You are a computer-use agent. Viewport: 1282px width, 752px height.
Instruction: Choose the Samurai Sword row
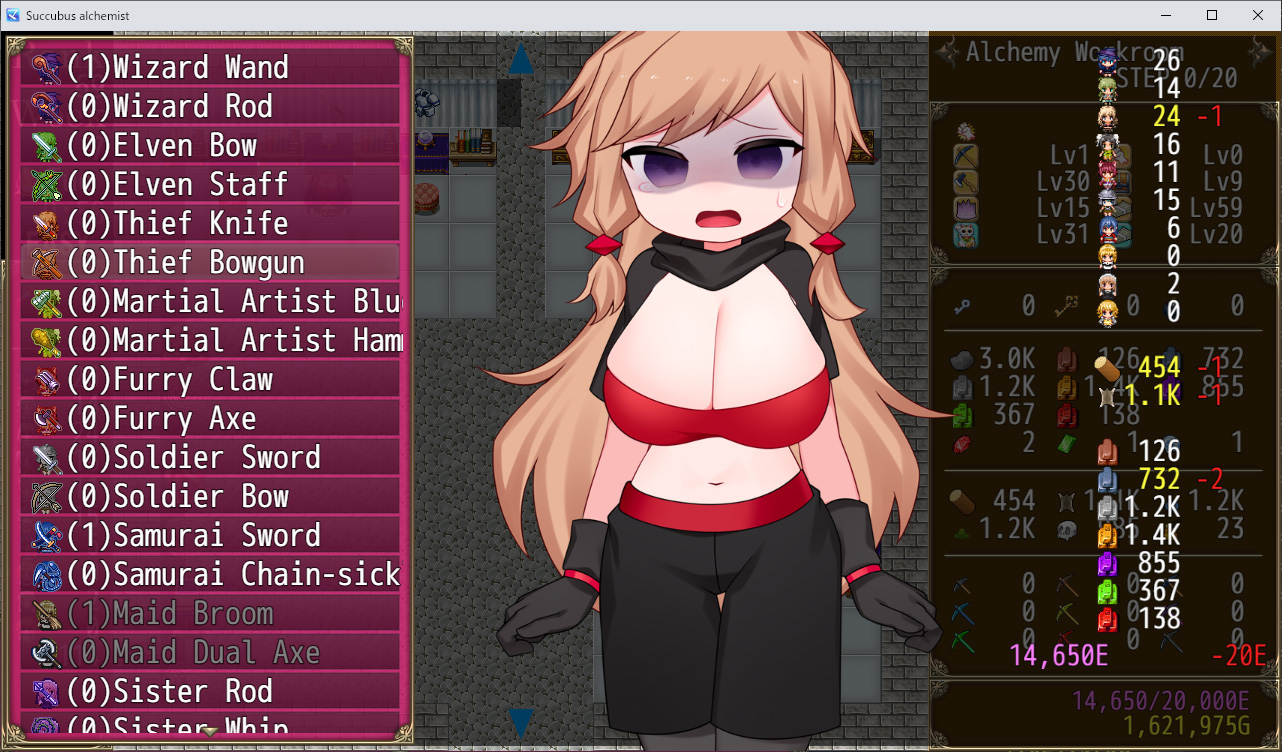[x=210, y=535]
